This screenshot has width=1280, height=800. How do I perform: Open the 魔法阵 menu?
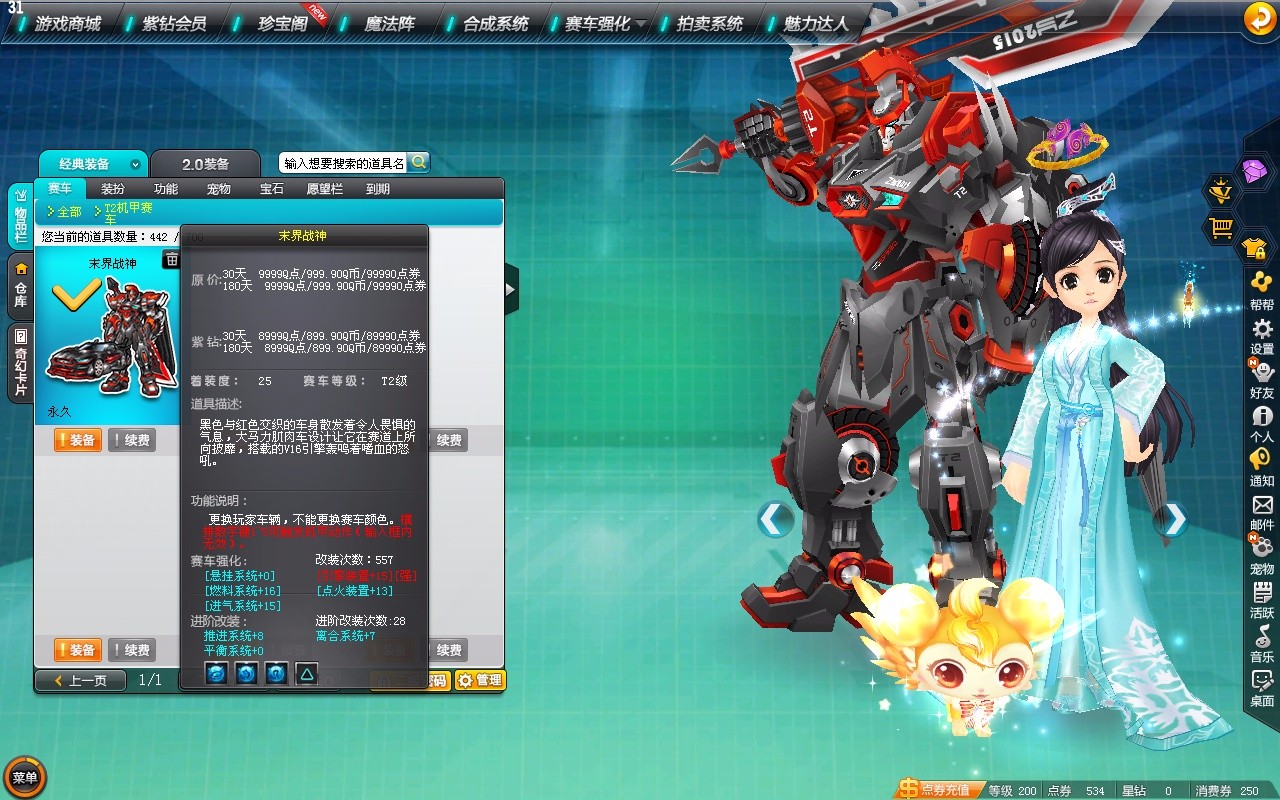click(x=389, y=23)
